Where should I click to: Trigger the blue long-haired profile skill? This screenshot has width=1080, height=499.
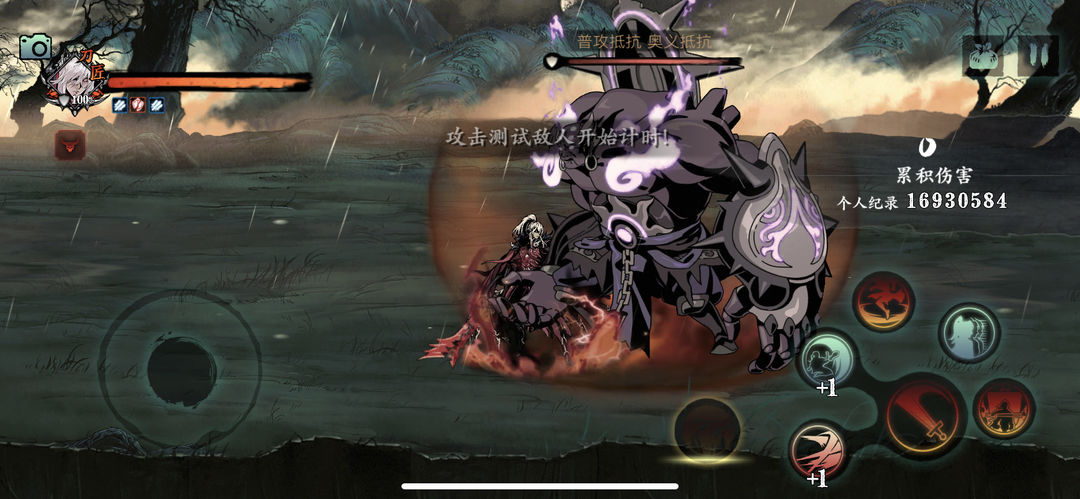coord(969,333)
